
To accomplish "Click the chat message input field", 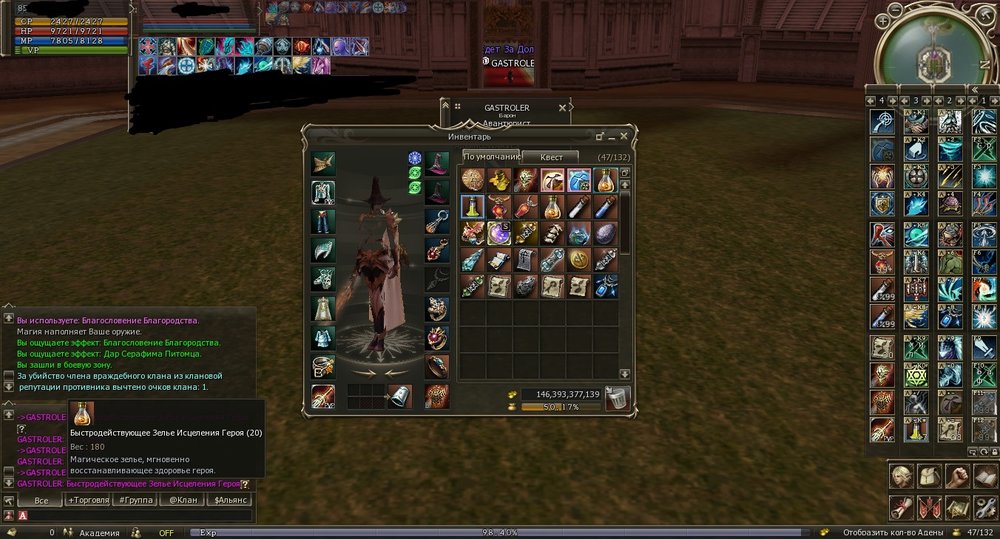I will click(130, 515).
